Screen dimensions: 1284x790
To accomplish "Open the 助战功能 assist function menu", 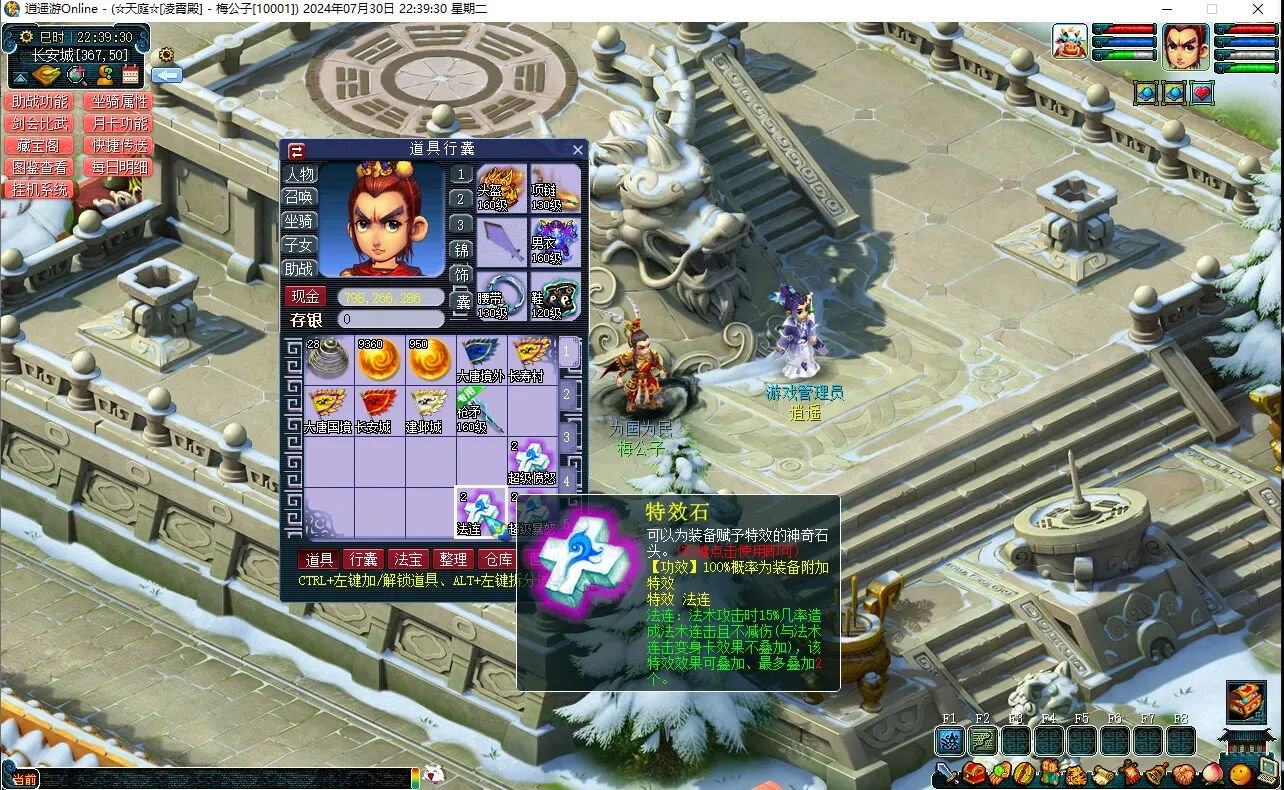I will [40, 102].
